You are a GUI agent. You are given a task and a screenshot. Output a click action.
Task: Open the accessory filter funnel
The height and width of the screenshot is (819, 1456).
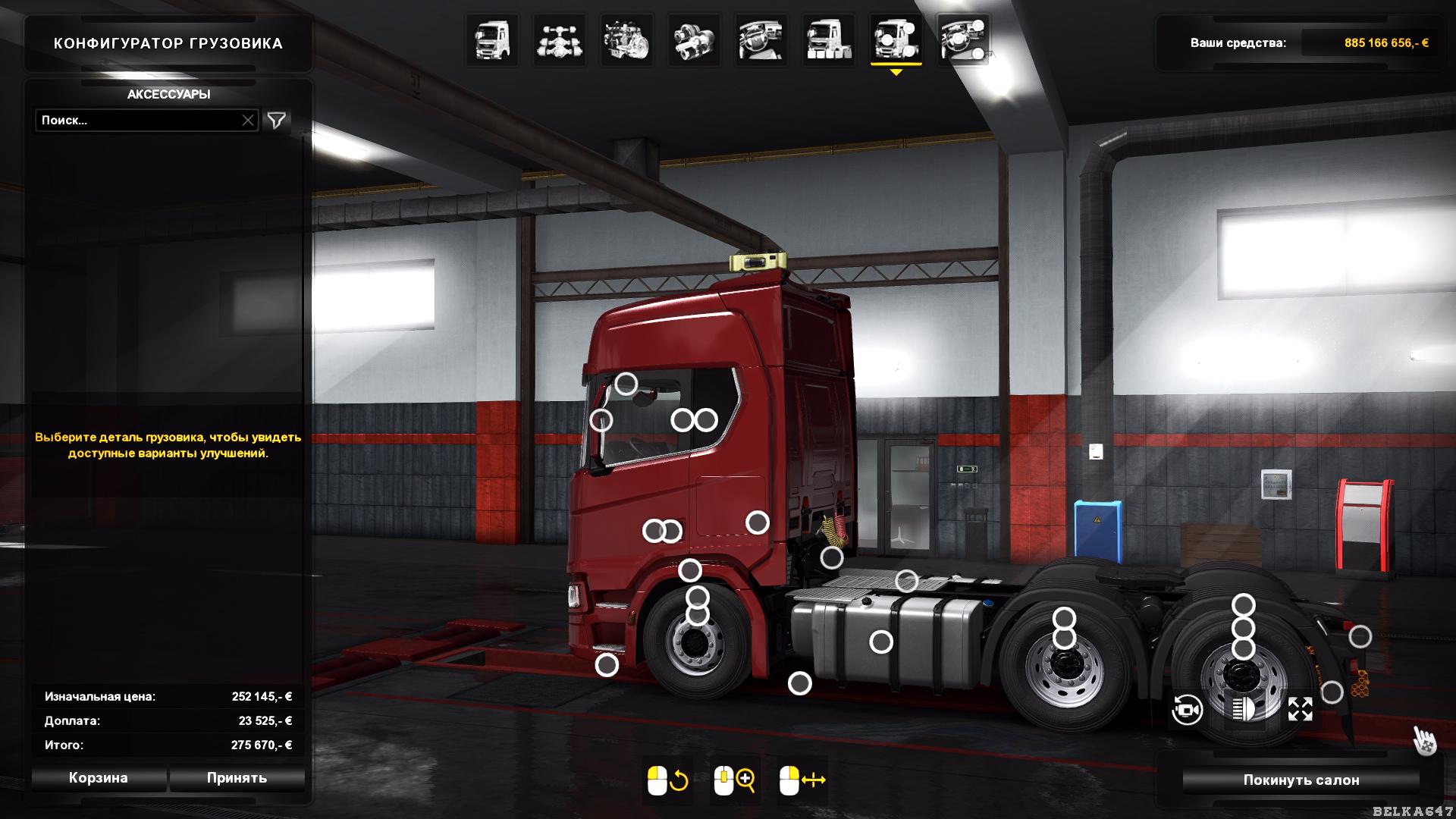coord(277,121)
